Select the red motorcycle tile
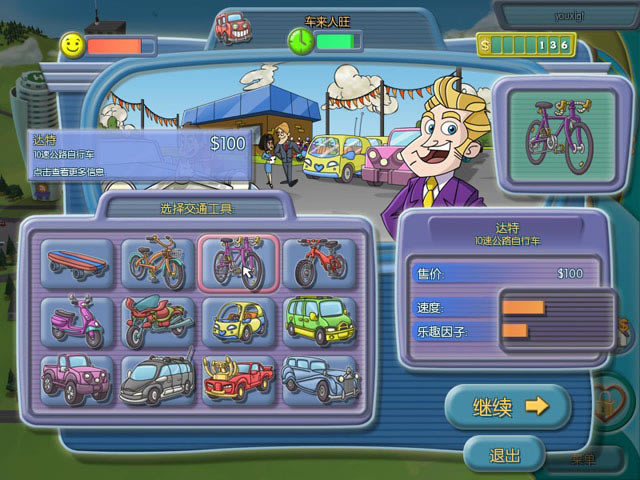This screenshot has height=480, width=640. click(x=159, y=322)
